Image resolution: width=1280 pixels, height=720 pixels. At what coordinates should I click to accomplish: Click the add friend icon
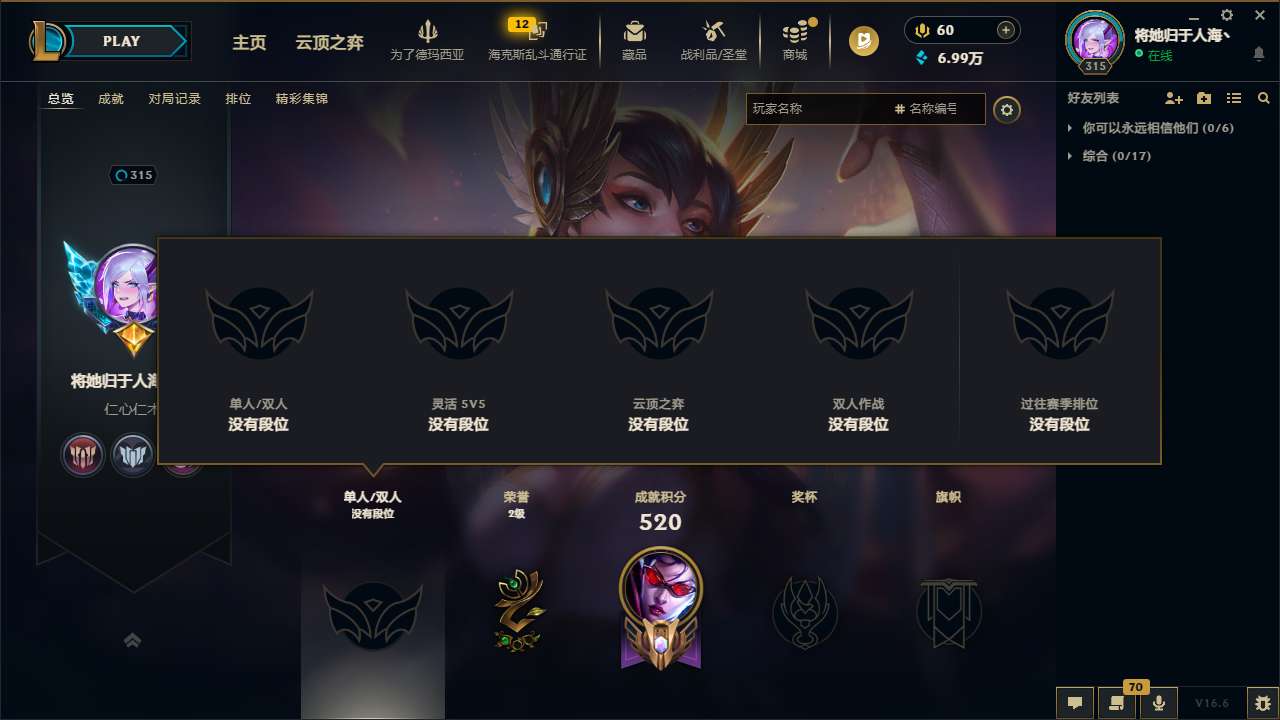point(1172,99)
